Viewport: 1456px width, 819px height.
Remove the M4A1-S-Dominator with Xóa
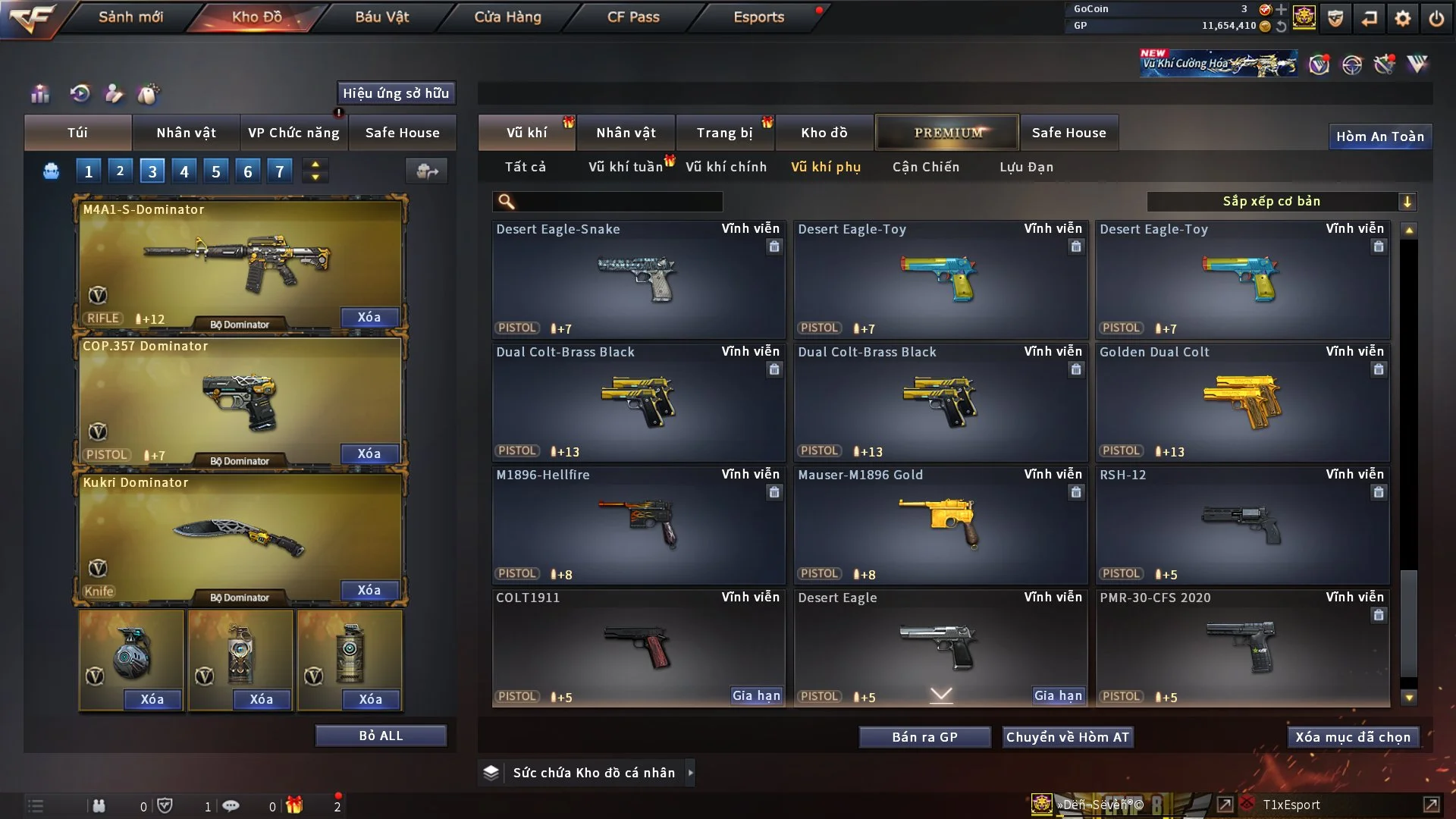[369, 317]
